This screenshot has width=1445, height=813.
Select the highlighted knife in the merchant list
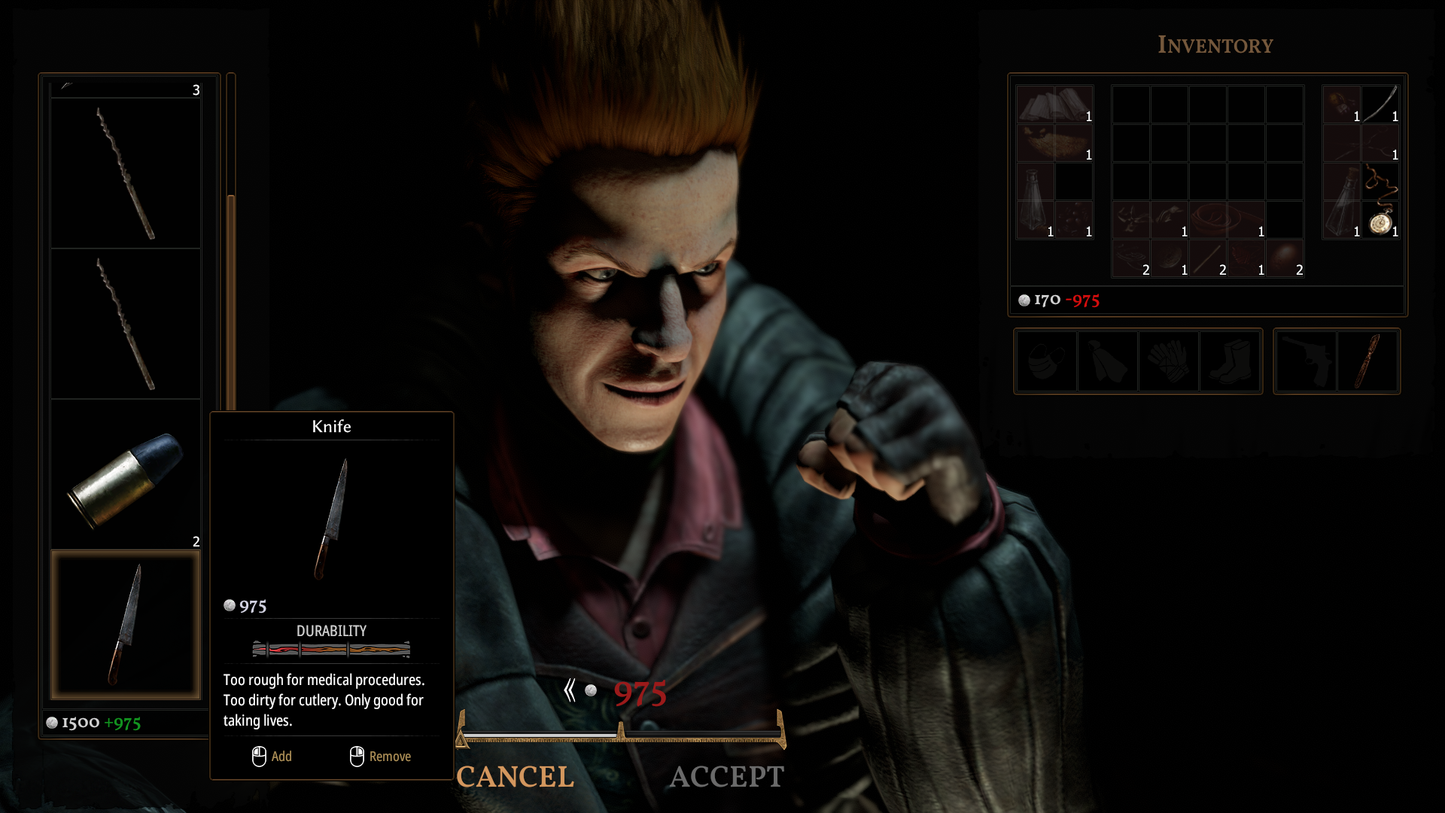tap(125, 623)
